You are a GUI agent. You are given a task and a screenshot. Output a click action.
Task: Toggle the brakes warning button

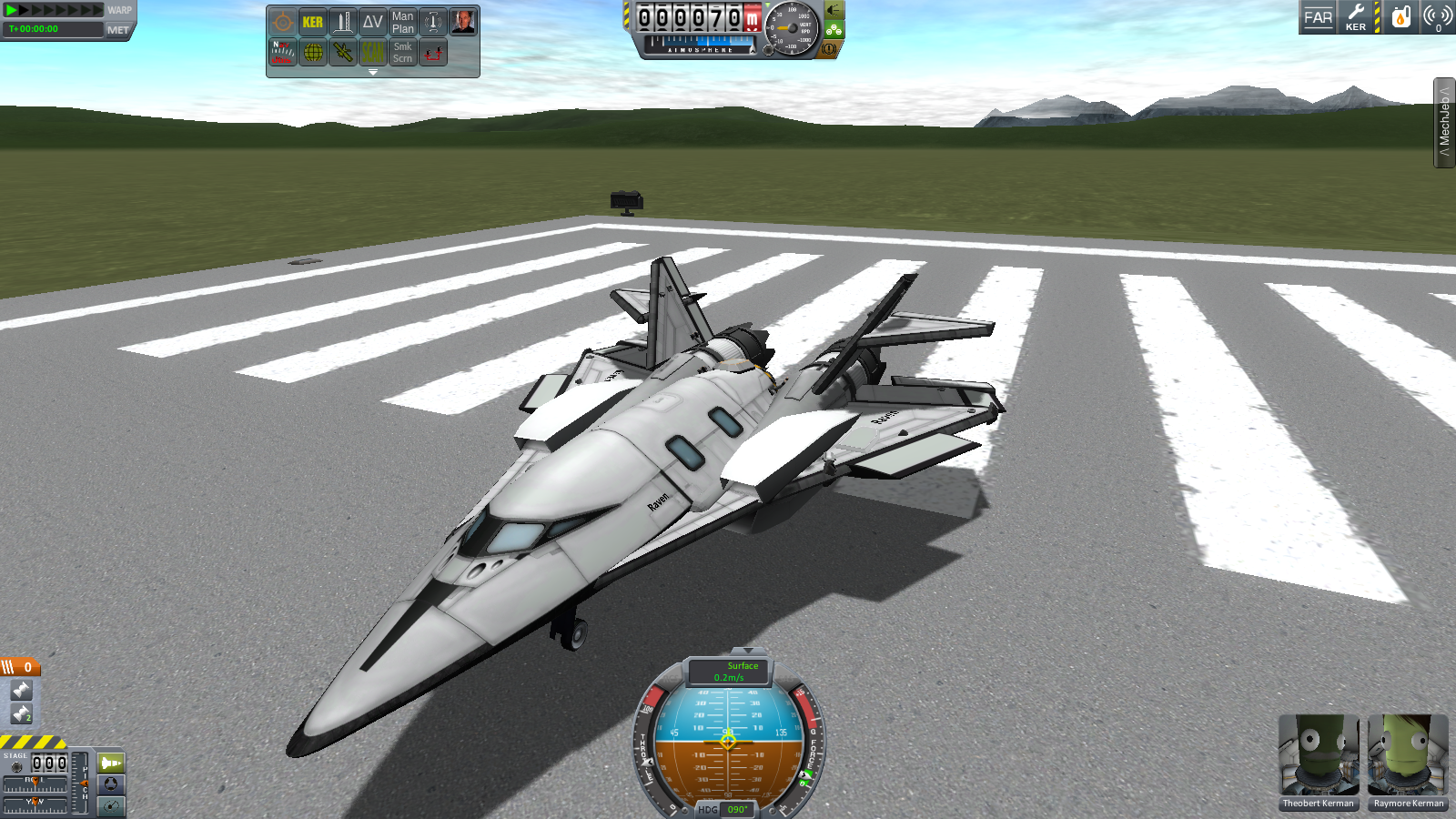coord(828,49)
